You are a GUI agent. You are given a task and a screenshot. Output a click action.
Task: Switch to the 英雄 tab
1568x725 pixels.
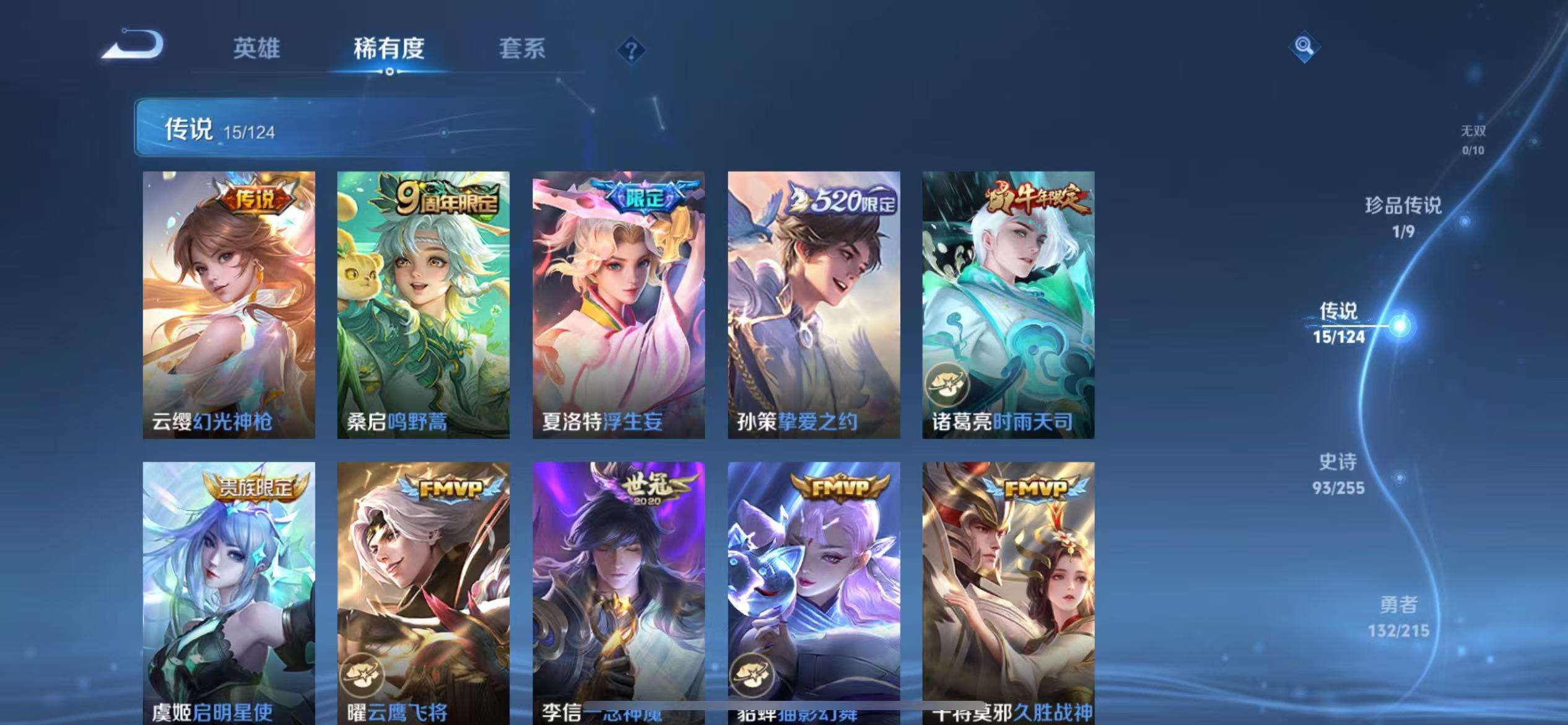coord(256,50)
